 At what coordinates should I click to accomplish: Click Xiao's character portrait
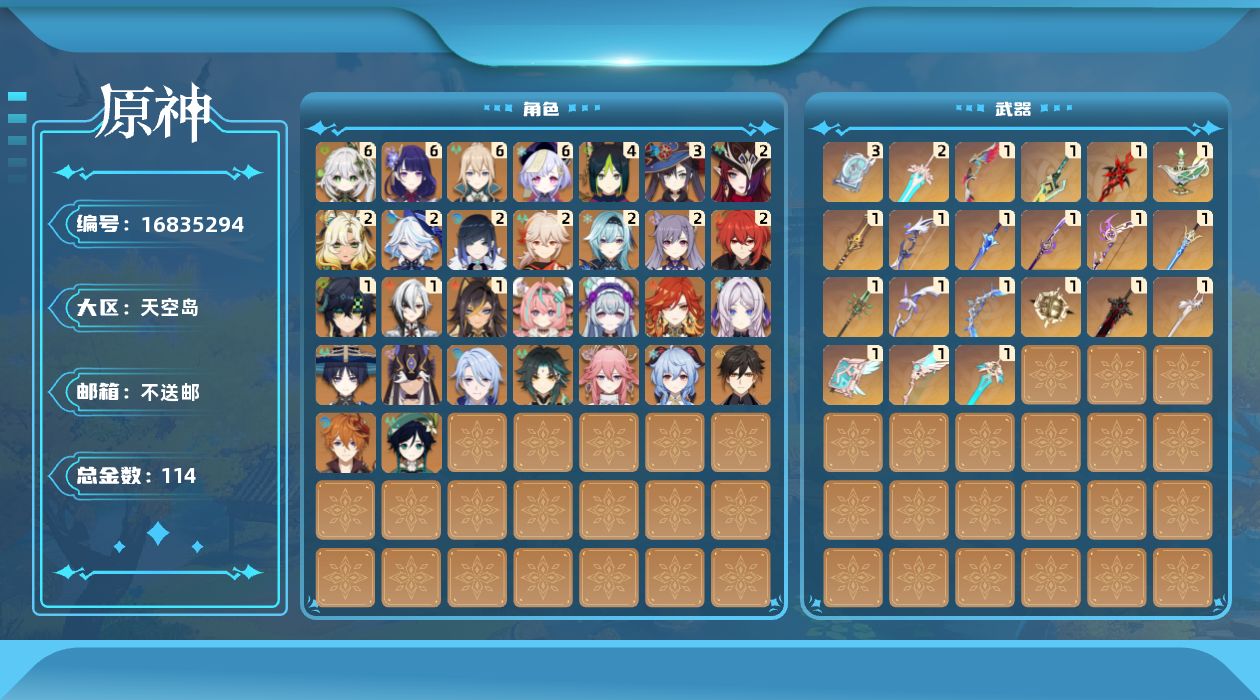[x=544, y=375]
